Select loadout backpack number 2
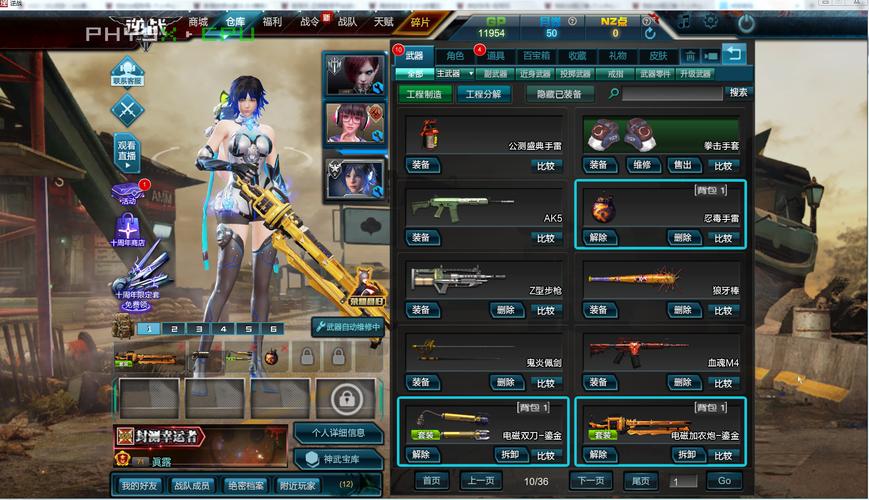 (x=172, y=329)
